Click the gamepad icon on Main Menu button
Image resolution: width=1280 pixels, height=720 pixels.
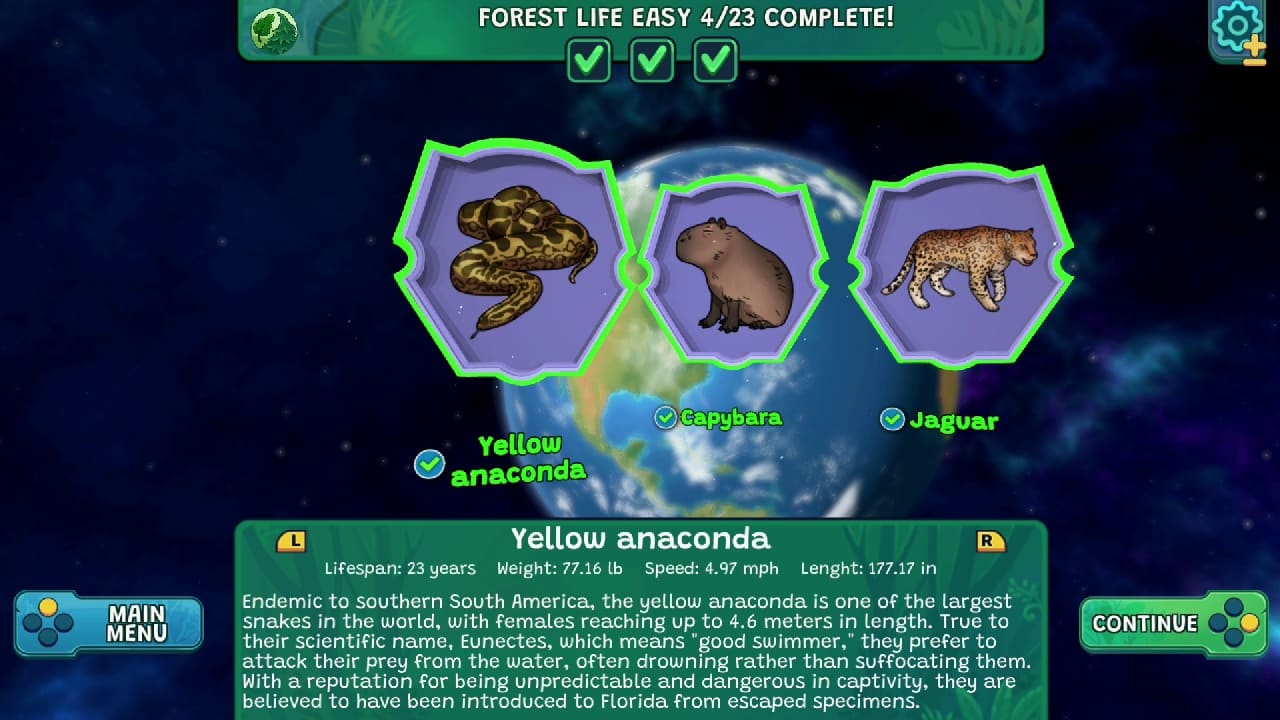[49, 622]
